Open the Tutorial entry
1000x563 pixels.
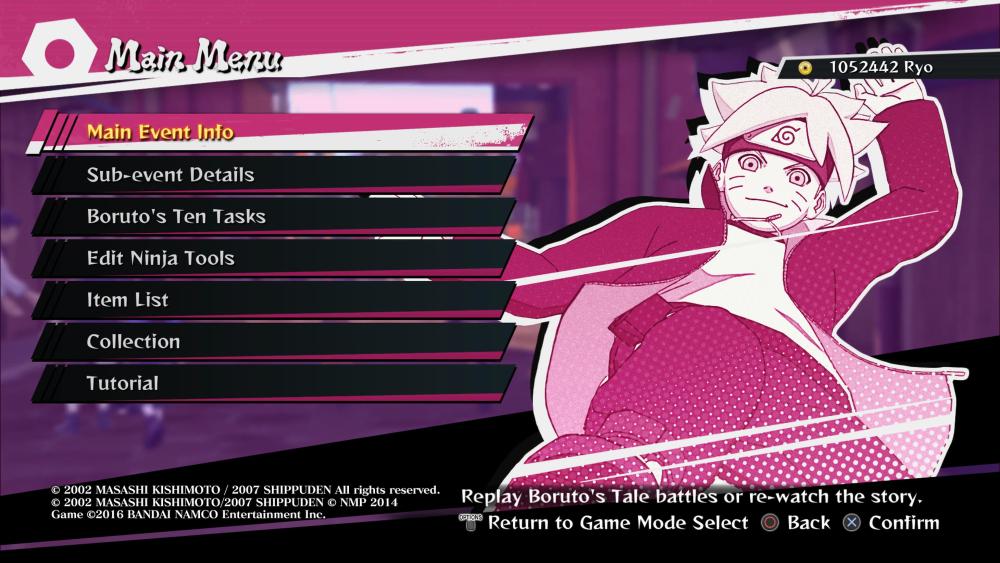coord(122,383)
